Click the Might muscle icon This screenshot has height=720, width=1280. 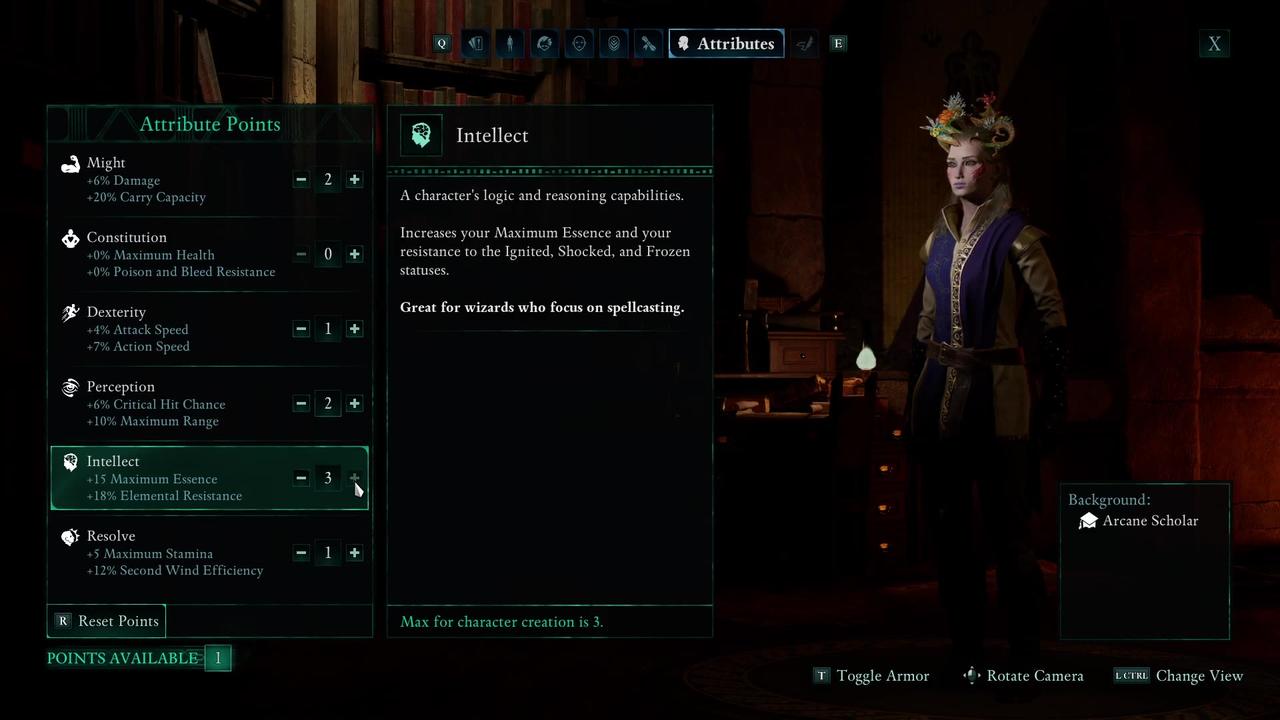click(x=70, y=163)
